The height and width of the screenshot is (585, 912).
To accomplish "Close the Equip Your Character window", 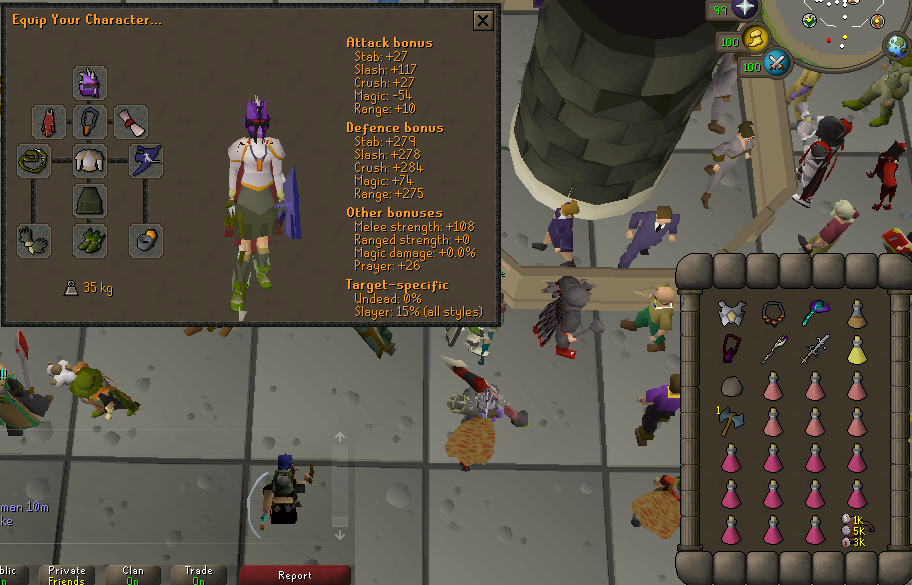I will (482, 20).
